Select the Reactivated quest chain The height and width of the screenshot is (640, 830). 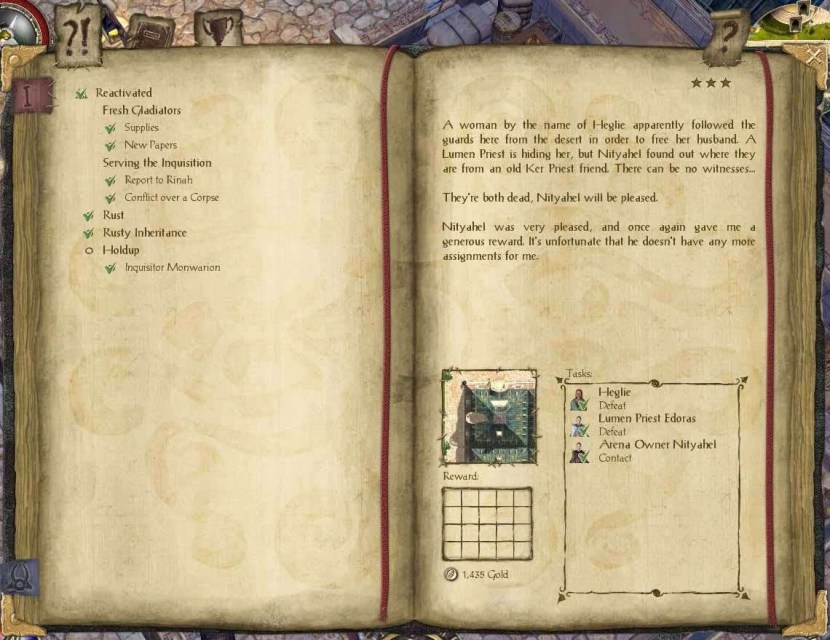123,93
